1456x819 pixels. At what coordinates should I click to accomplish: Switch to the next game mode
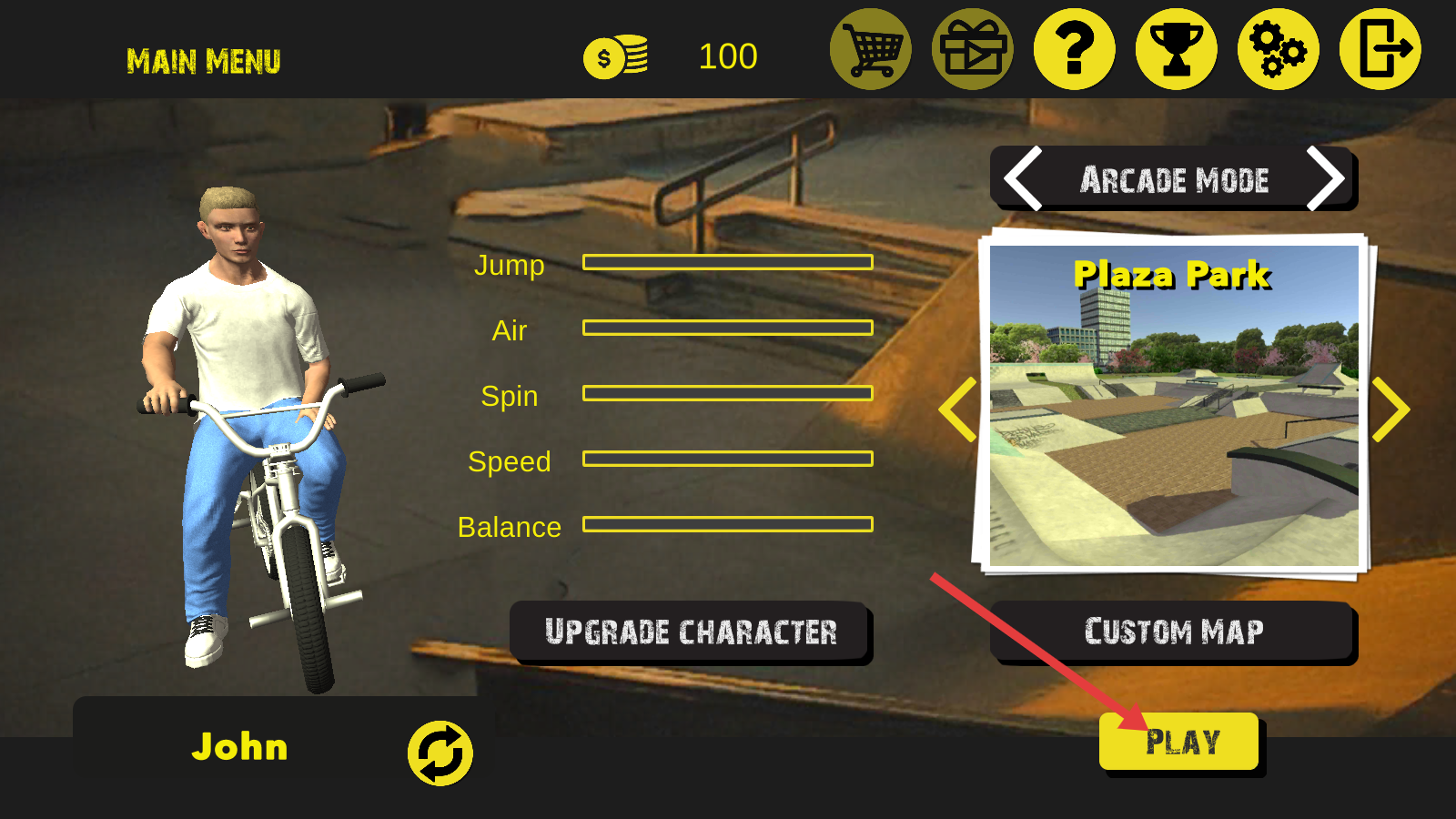pos(1324,179)
